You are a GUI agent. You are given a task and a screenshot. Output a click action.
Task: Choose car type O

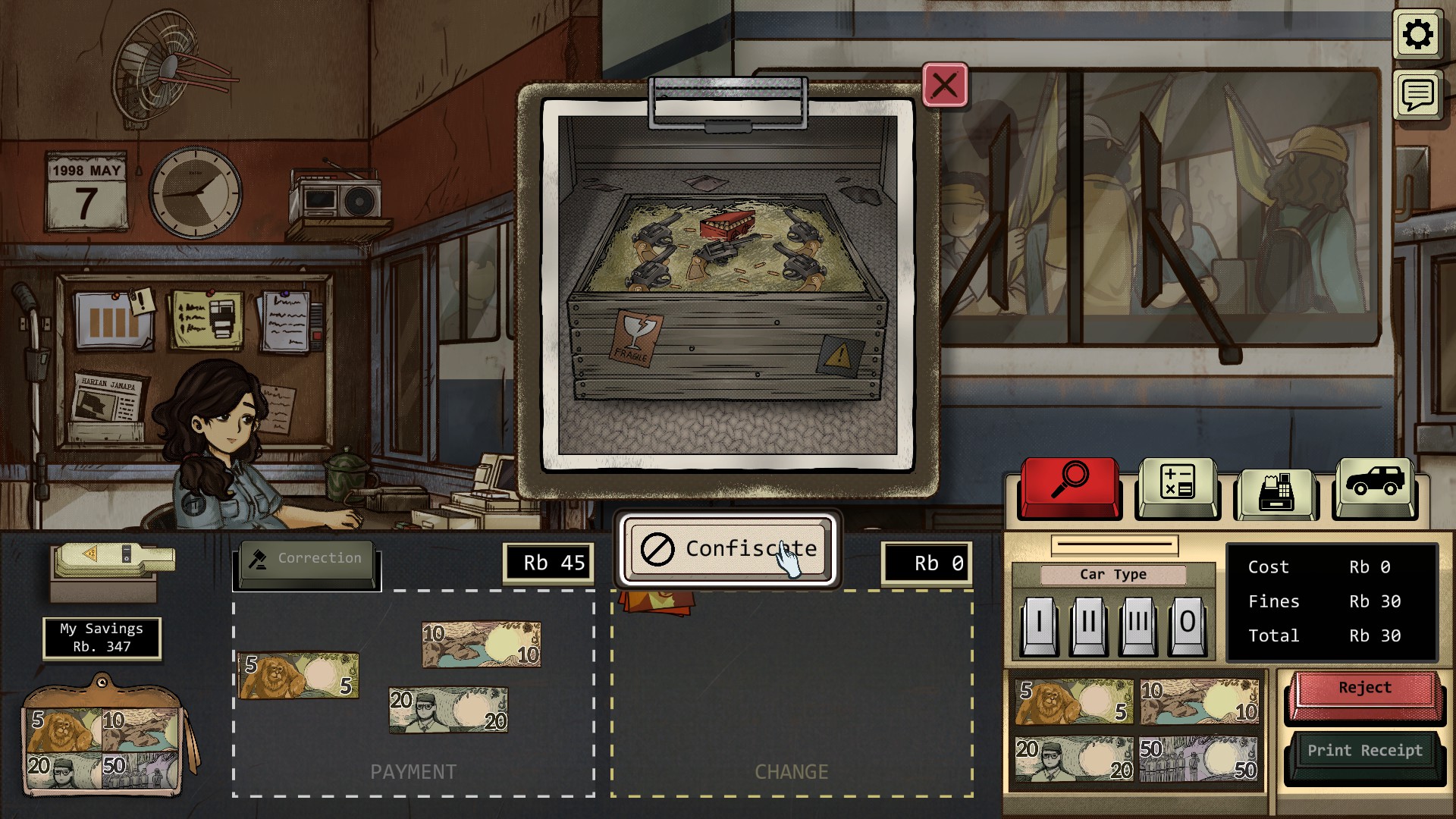(1188, 623)
